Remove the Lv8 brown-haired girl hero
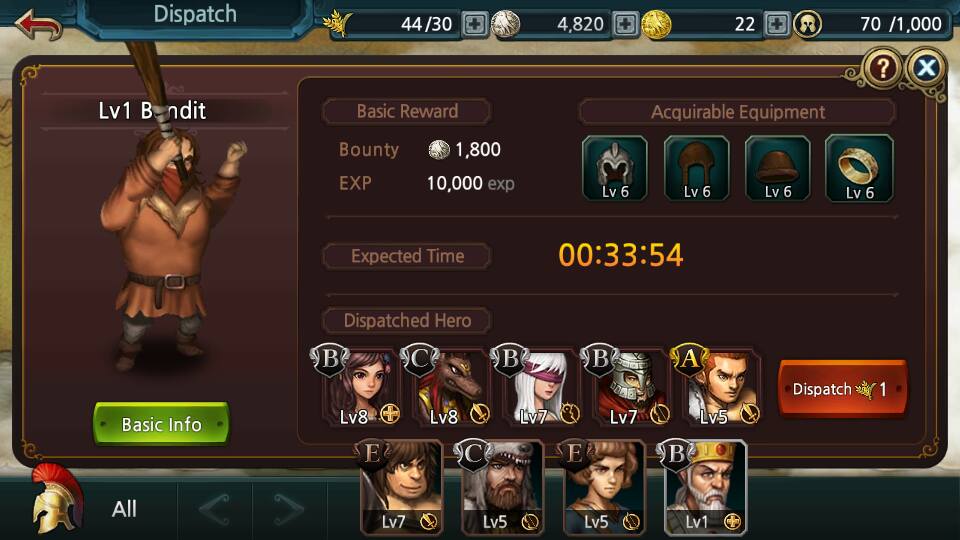960x540 pixels. [x=355, y=388]
